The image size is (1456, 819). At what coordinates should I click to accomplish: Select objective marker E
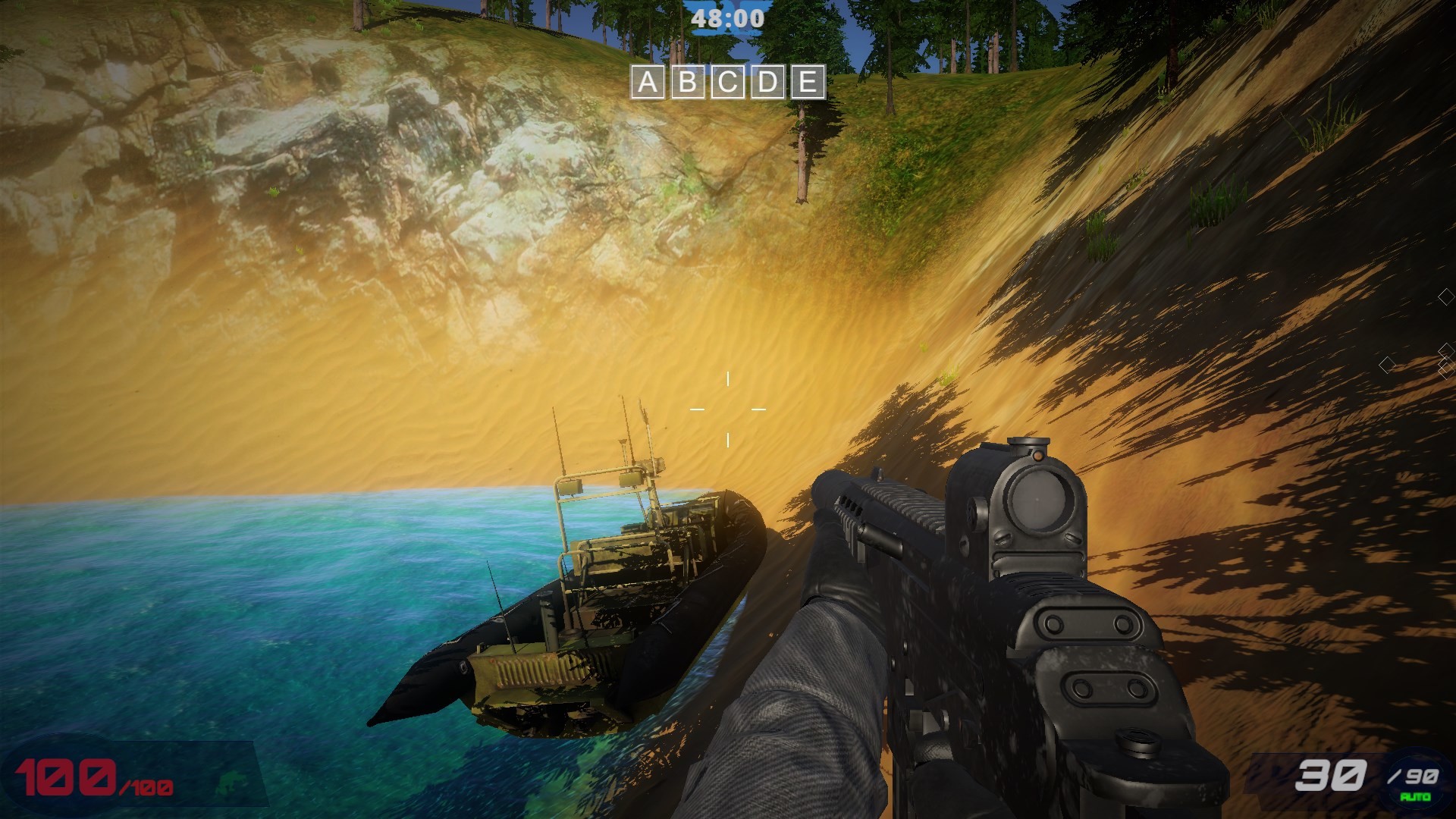pyautogui.click(x=808, y=83)
